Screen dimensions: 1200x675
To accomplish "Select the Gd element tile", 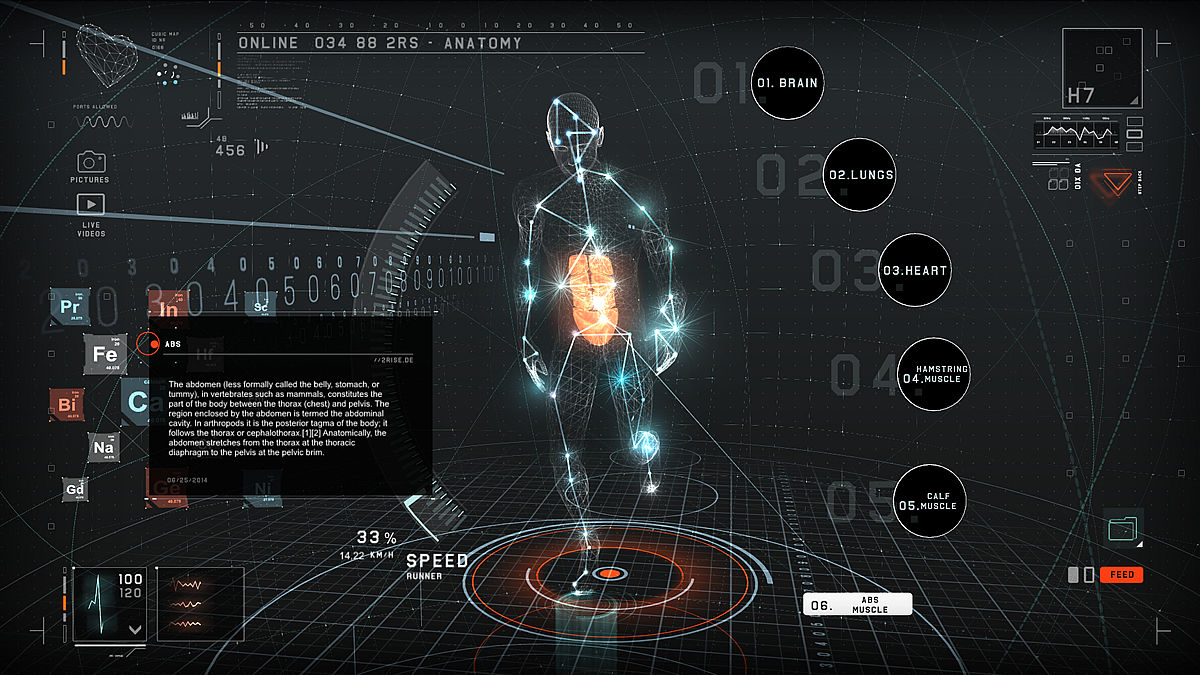I will click(x=75, y=490).
